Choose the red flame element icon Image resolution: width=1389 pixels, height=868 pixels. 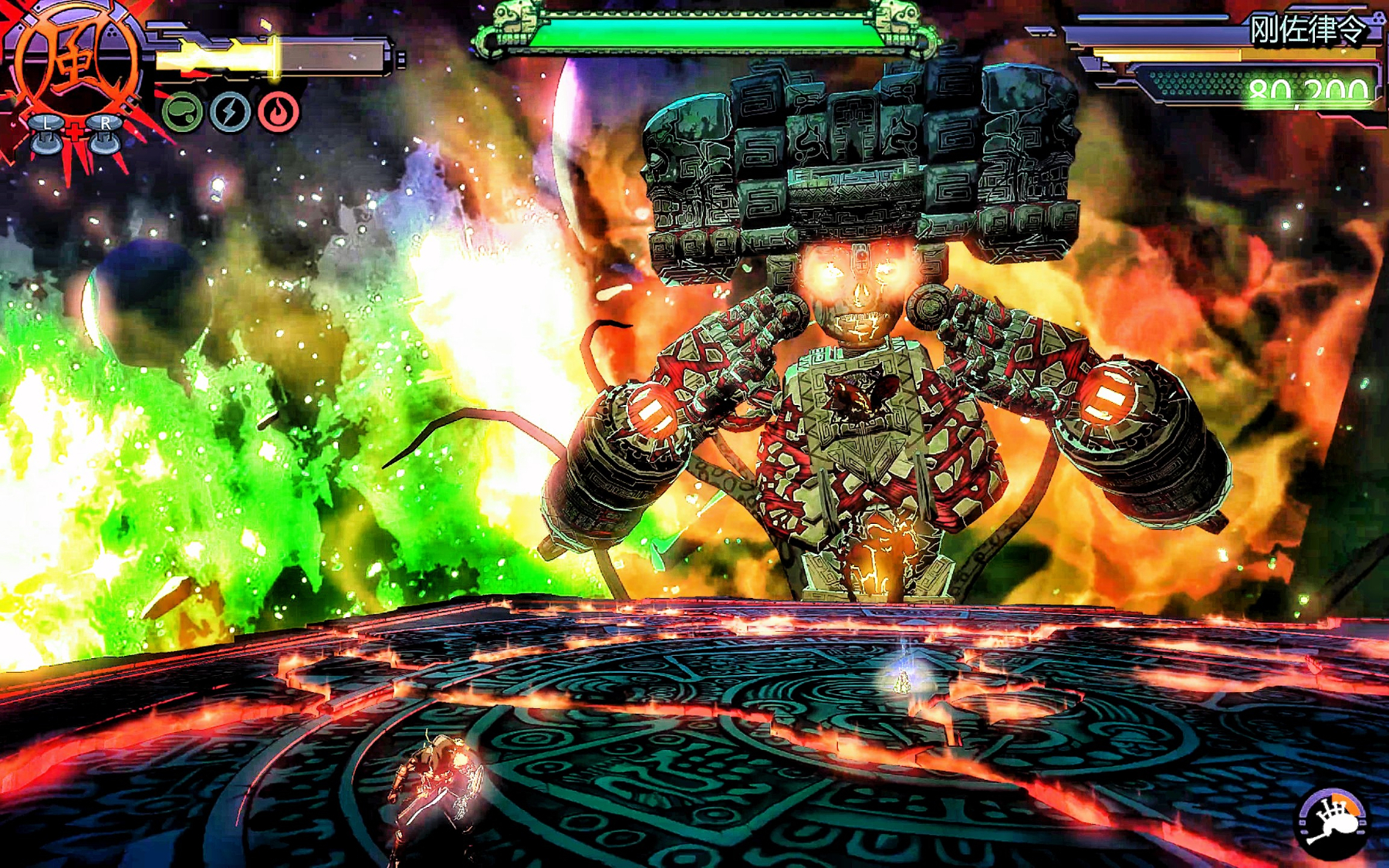(278, 113)
